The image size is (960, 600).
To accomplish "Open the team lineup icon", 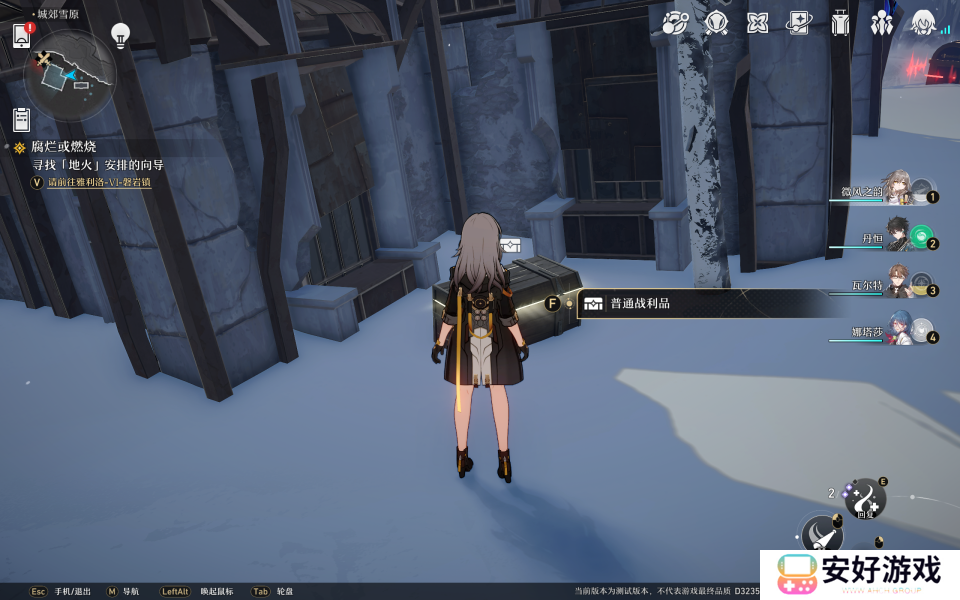I will point(881,23).
